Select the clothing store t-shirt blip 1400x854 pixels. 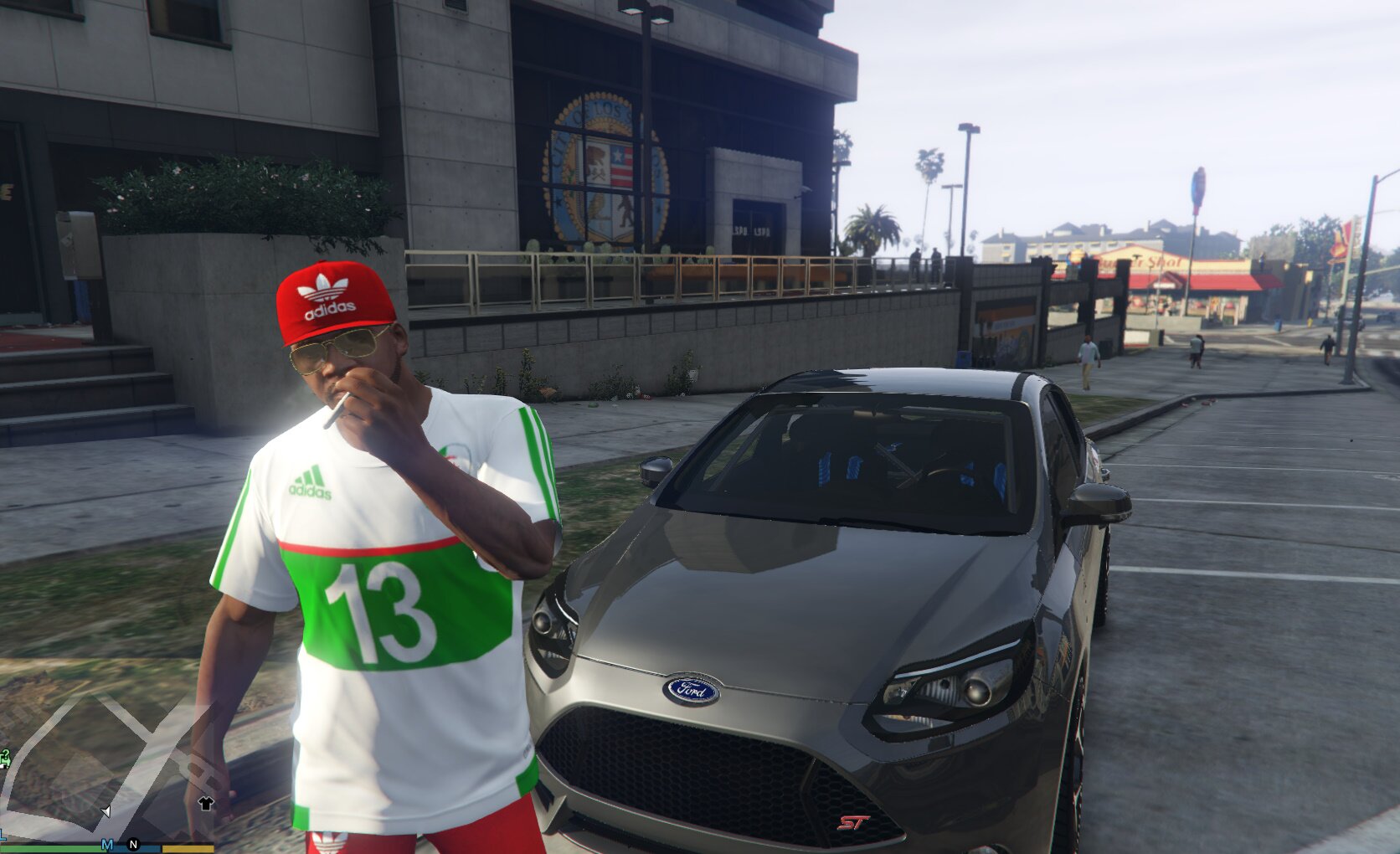[205, 804]
